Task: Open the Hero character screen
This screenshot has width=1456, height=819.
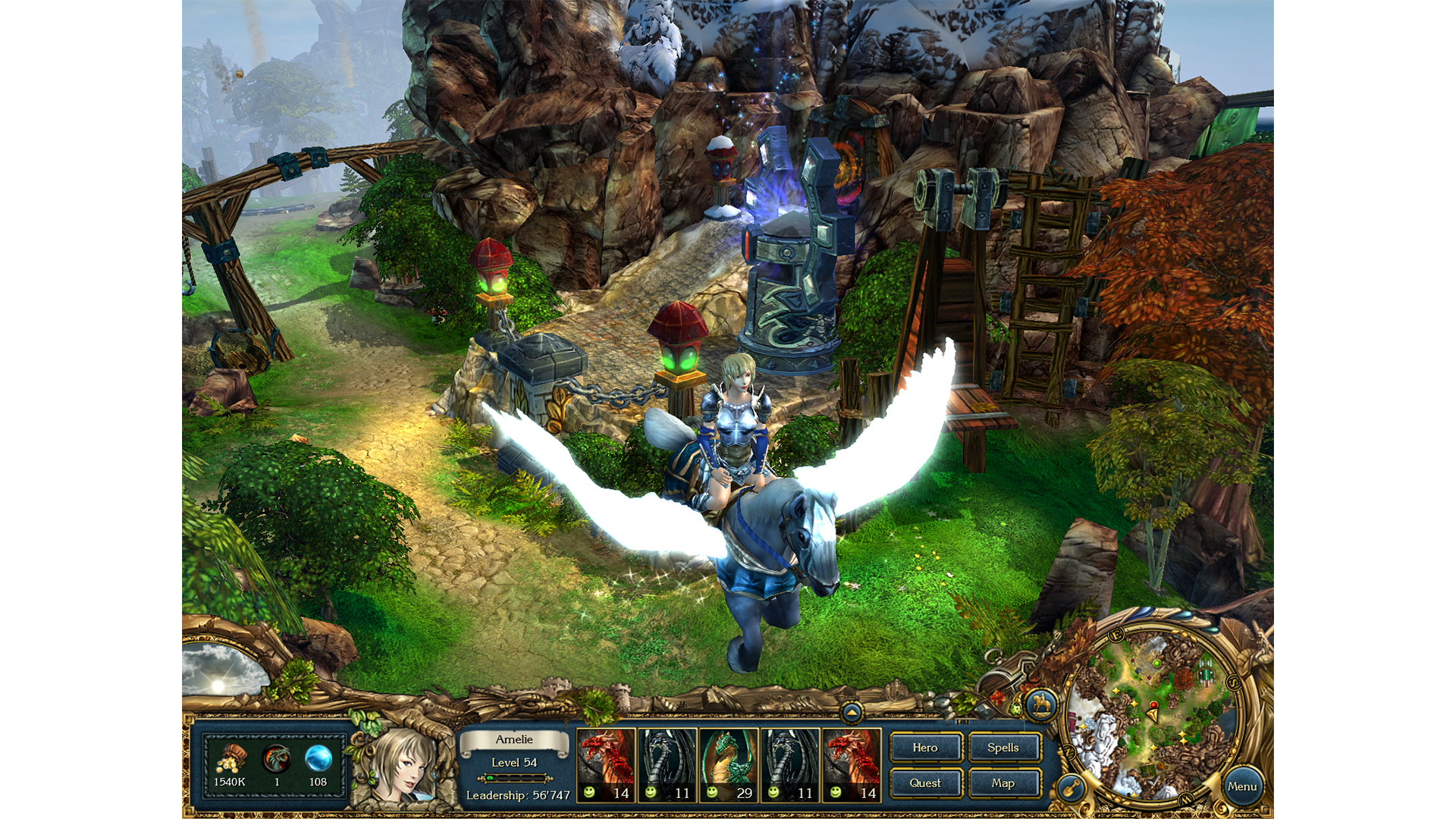Action: click(926, 748)
